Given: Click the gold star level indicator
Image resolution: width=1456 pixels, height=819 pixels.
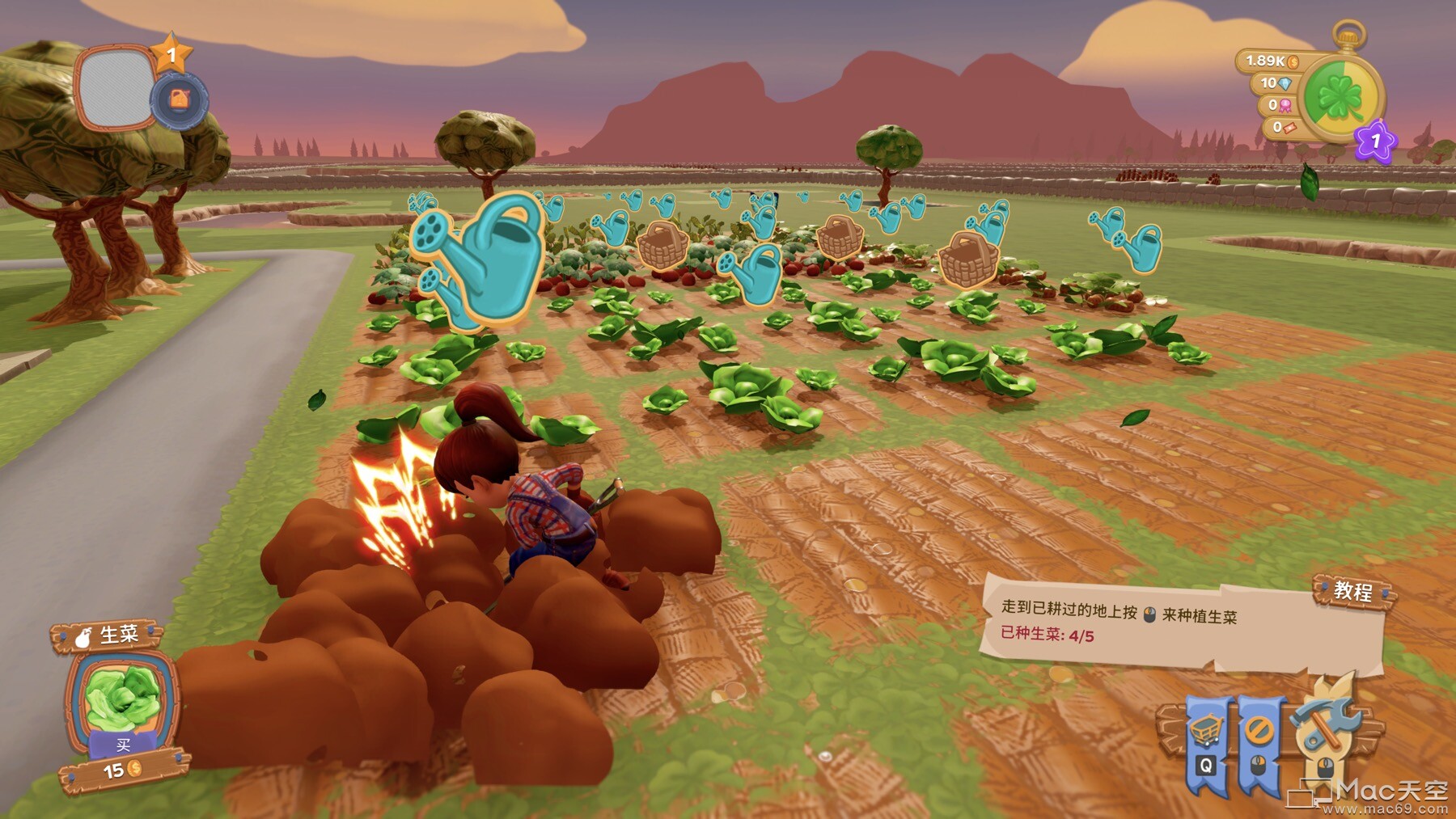Looking at the screenshot, I should pyautogui.click(x=171, y=55).
